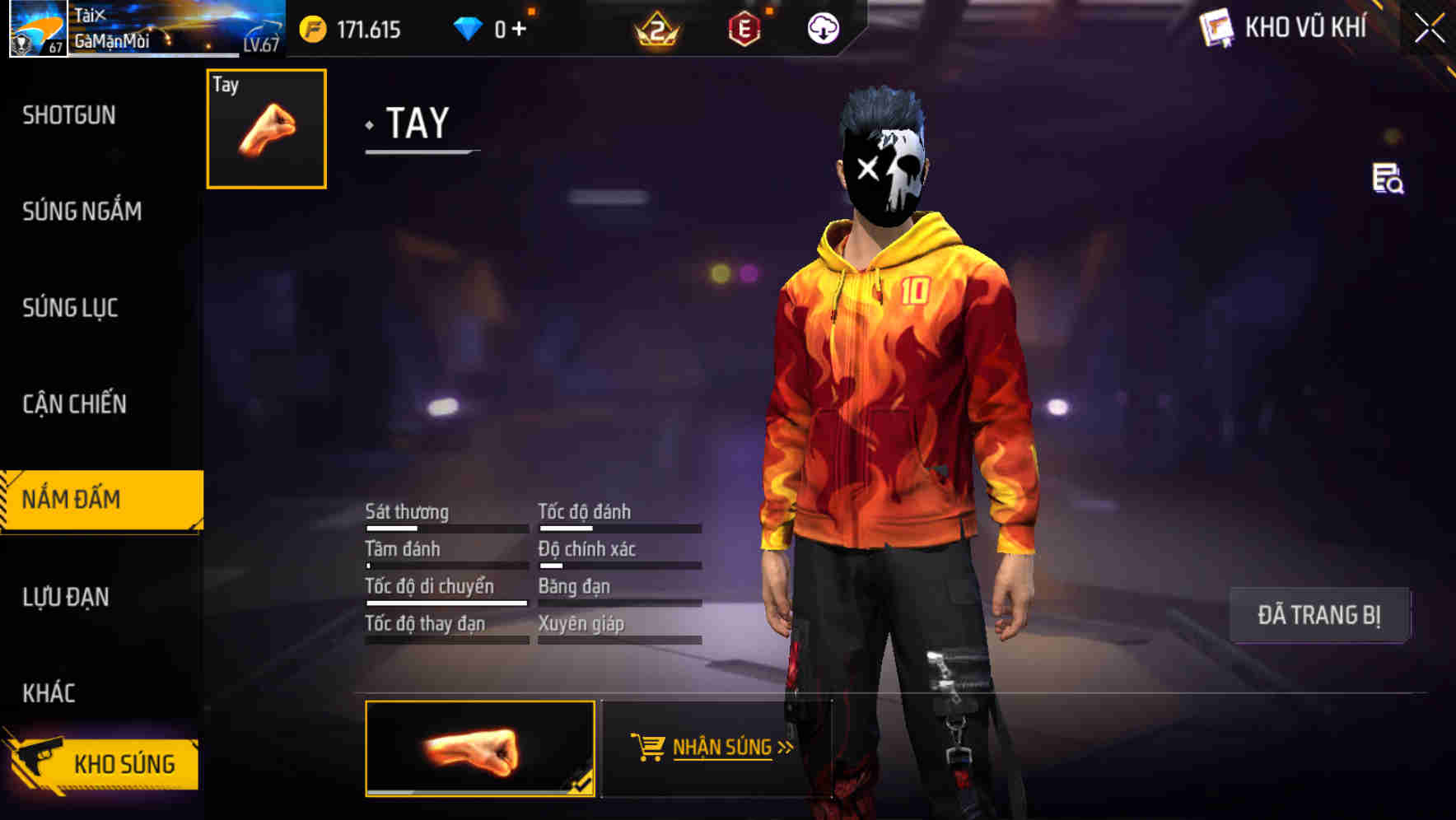This screenshot has height=820, width=1456.
Task: Open KHO SÚNG from the sidebar
Action: pos(125,763)
